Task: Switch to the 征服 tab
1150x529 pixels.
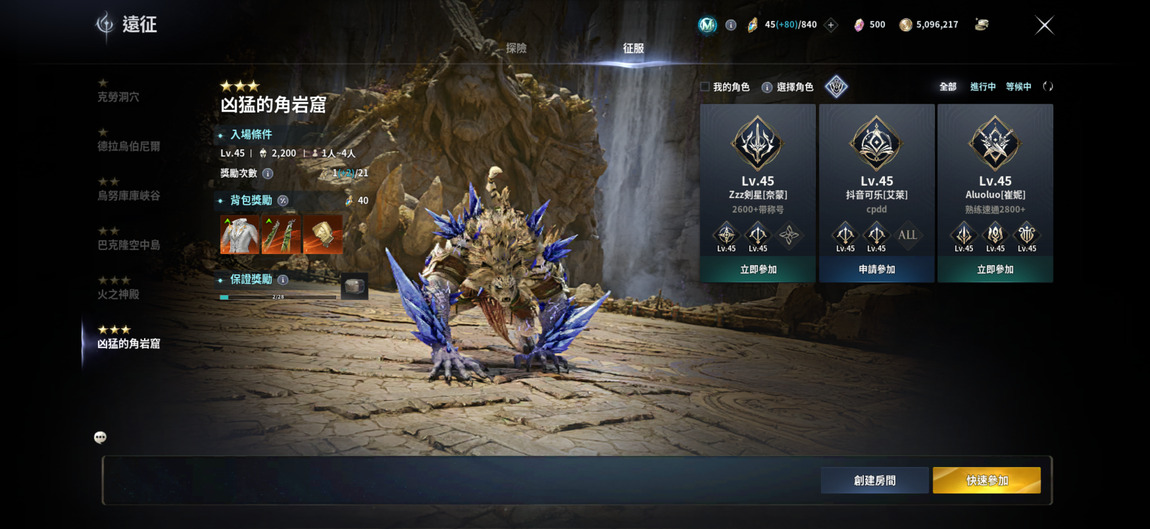Action: tap(633, 48)
